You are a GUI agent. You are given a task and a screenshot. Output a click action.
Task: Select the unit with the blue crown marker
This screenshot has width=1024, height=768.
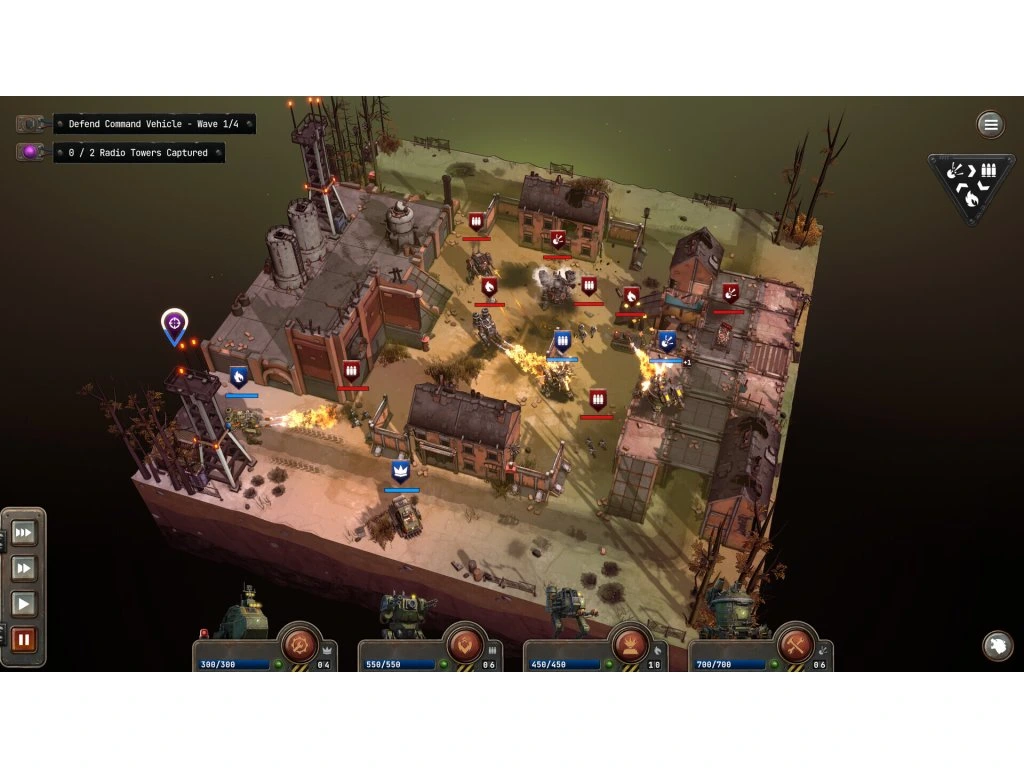(405, 515)
